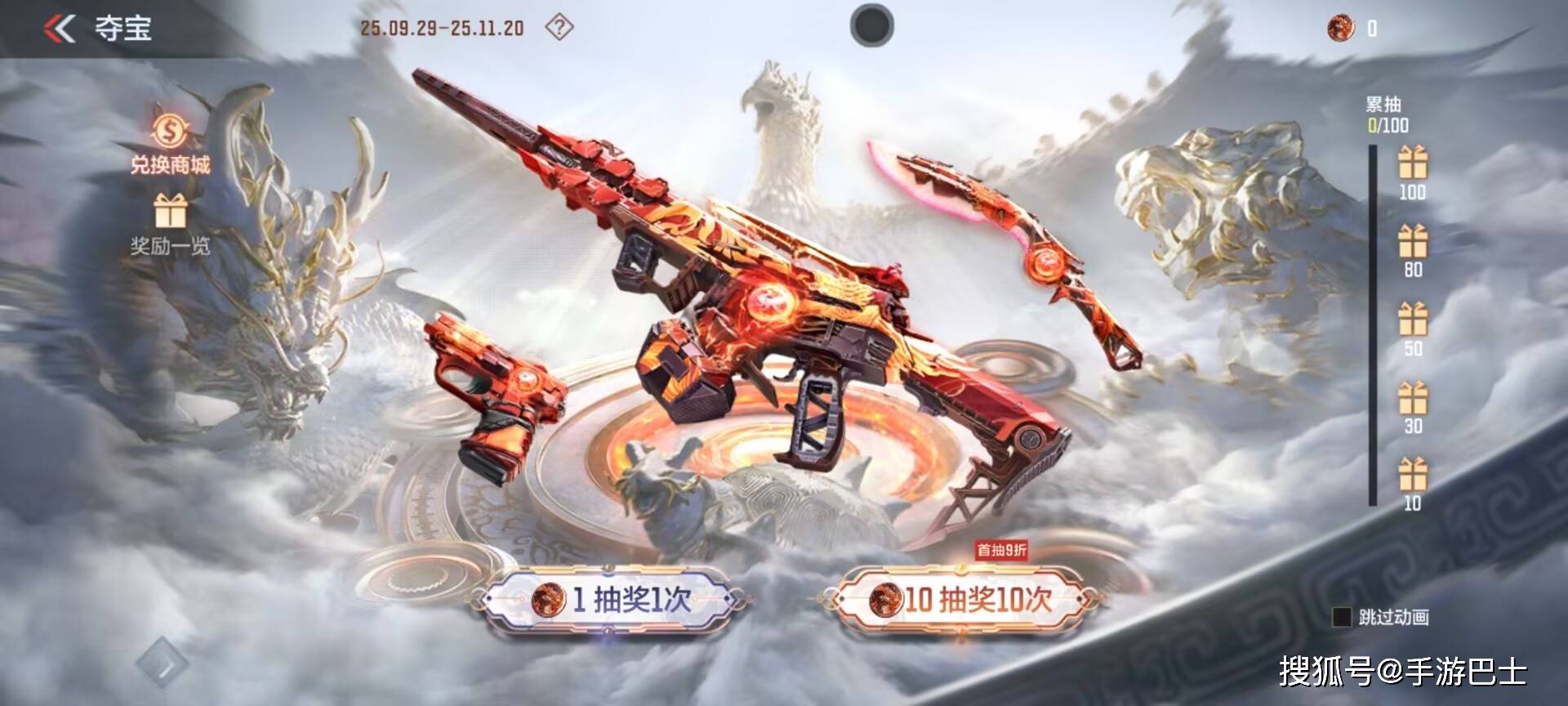Tap the draw token currency icon
Image resolution: width=1568 pixels, height=706 pixels.
pyautogui.click(x=1340, y=29)
